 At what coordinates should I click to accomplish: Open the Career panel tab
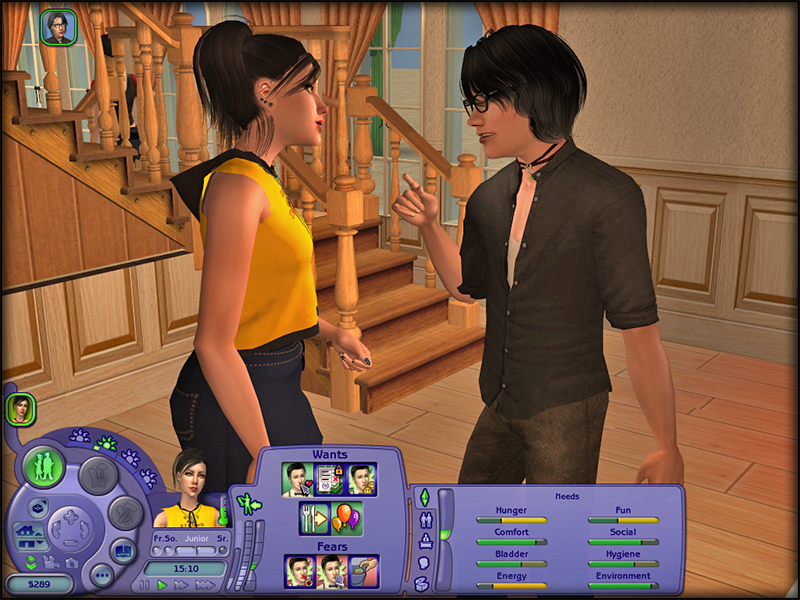pos(423,542)
